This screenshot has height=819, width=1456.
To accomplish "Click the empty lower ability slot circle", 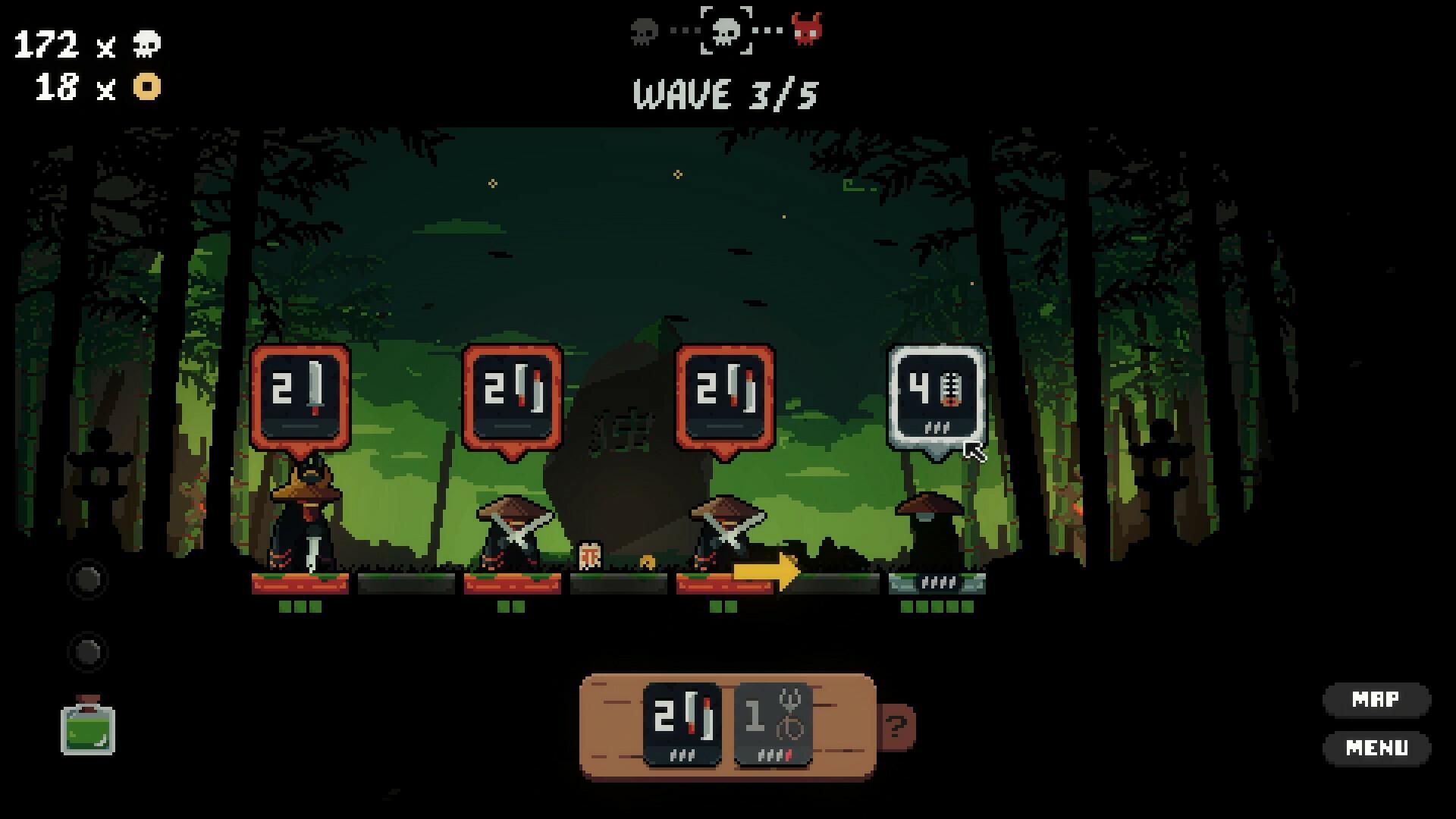I will [87, 651].
